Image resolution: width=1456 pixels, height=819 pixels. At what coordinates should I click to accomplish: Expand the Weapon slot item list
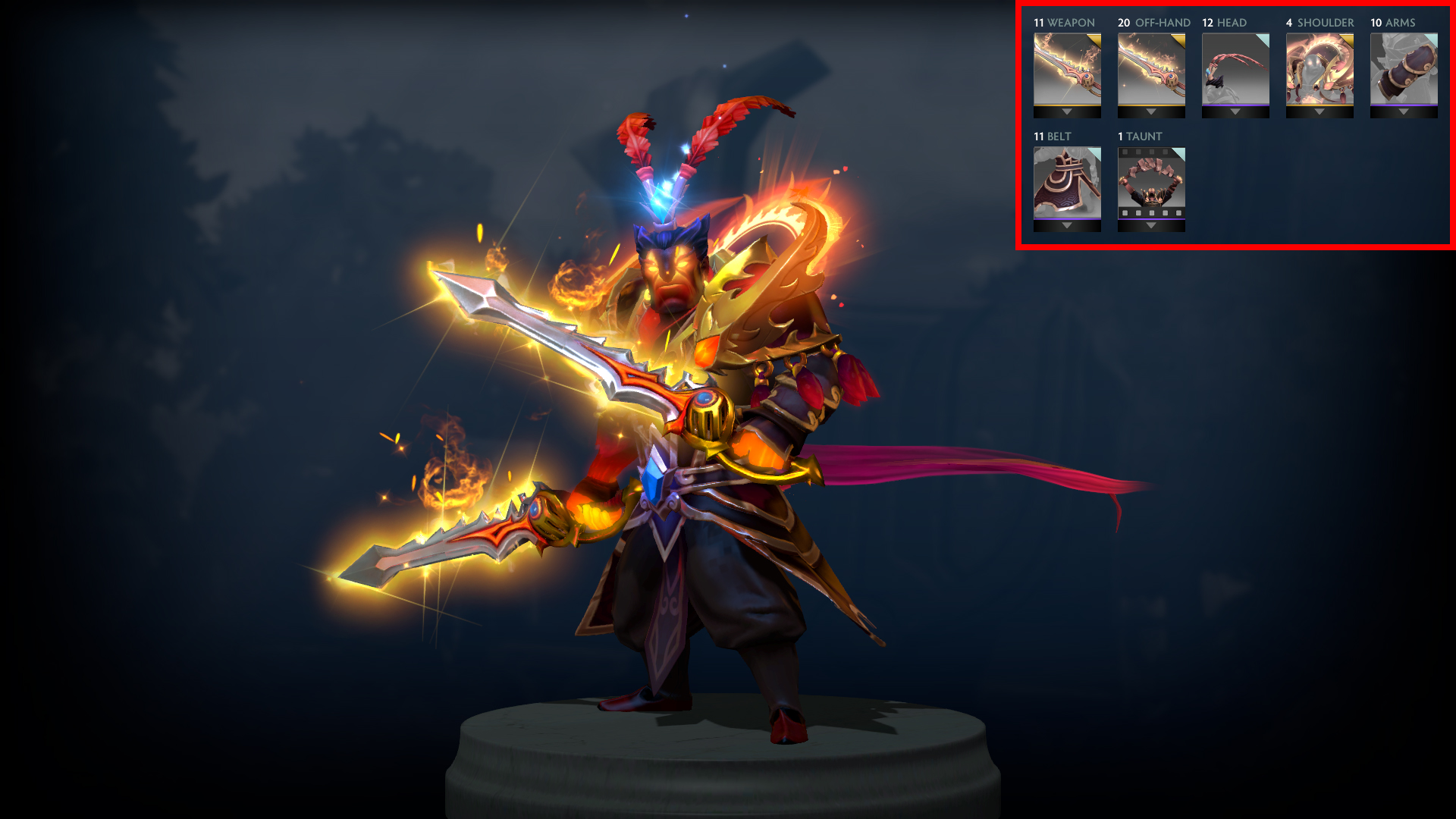point(1066,111)
